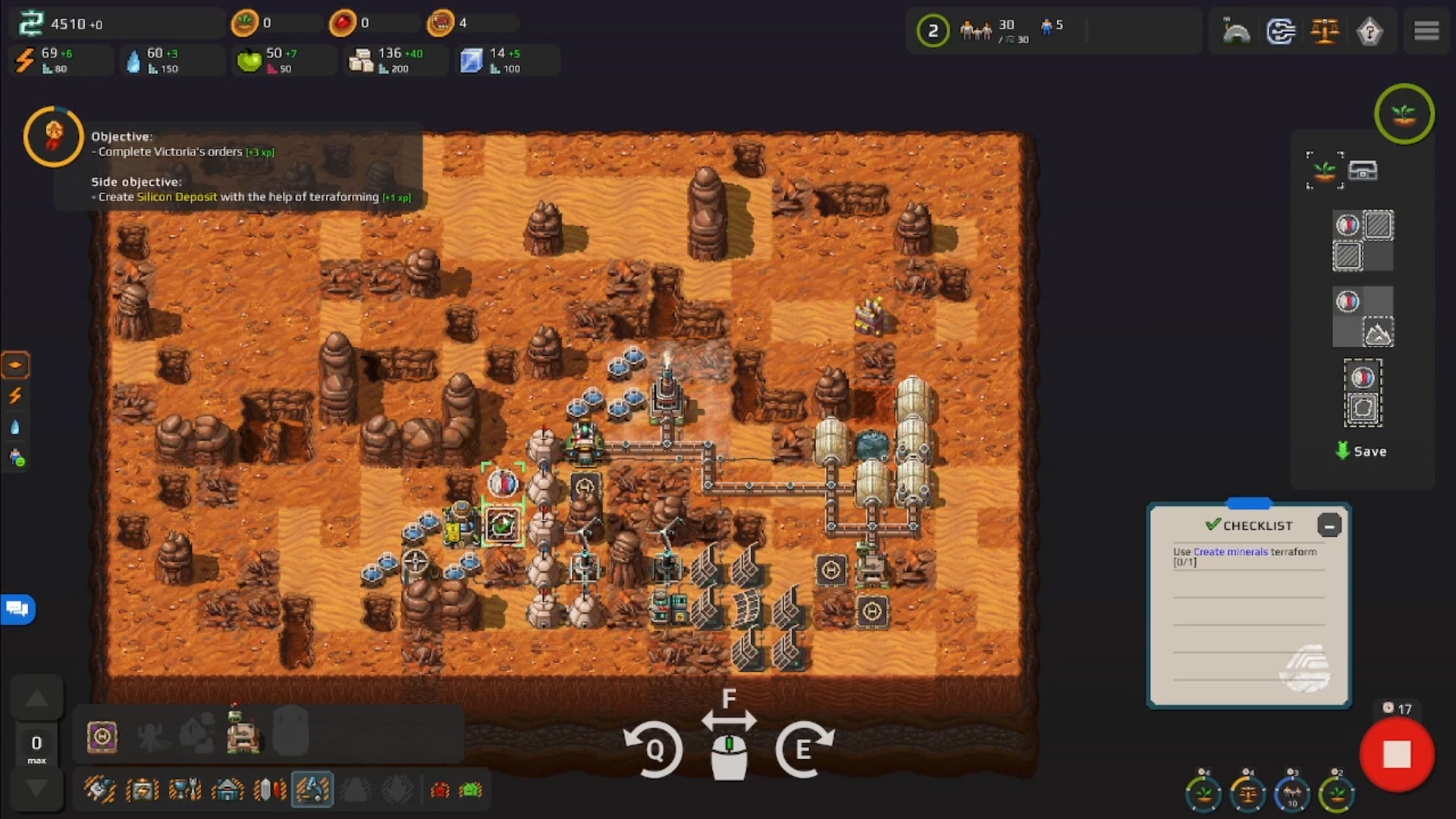Click the green-ringed terraforming plant button

(x=1404, y=115)
